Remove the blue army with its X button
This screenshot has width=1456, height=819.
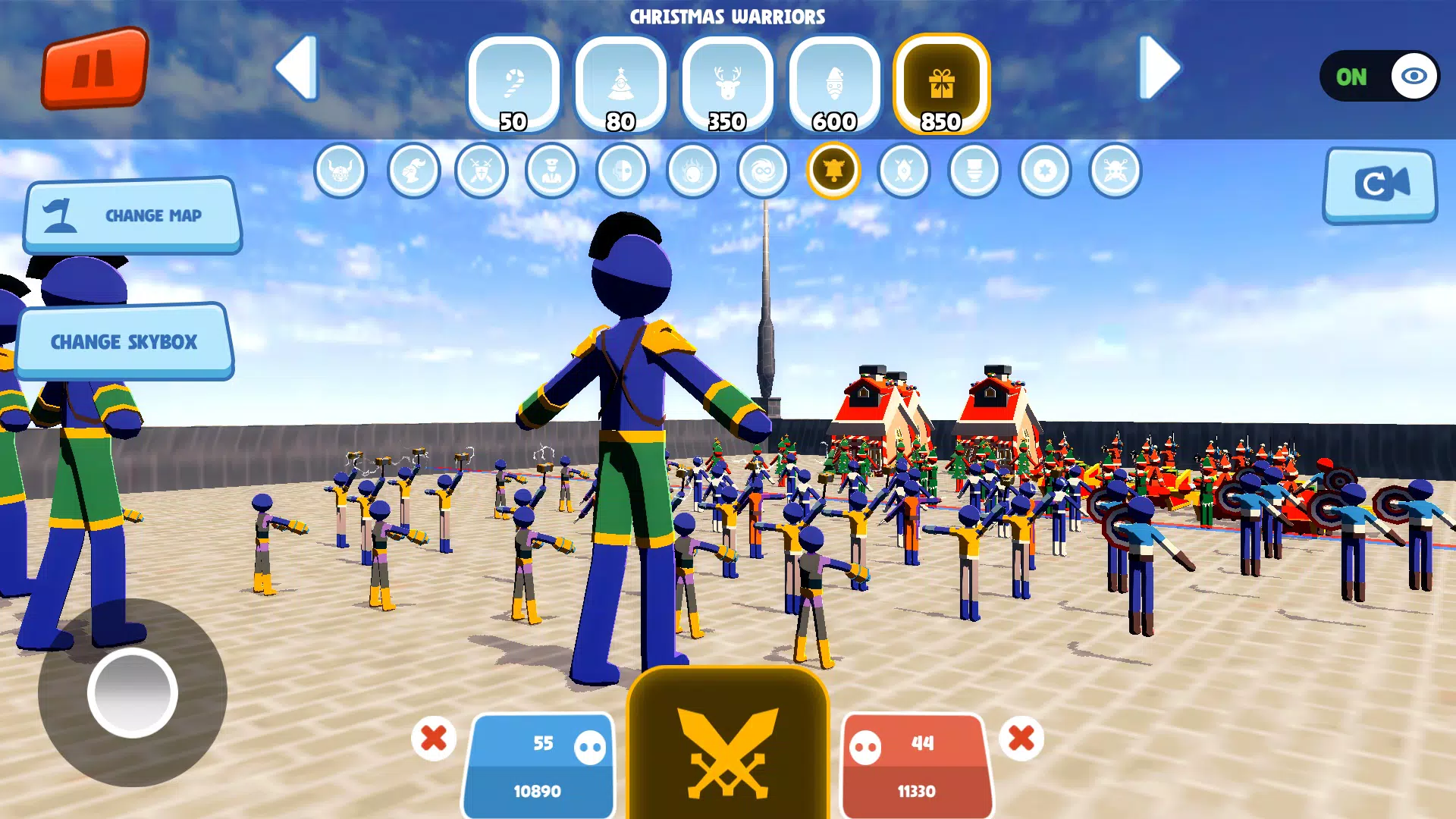tap(432, 737)
